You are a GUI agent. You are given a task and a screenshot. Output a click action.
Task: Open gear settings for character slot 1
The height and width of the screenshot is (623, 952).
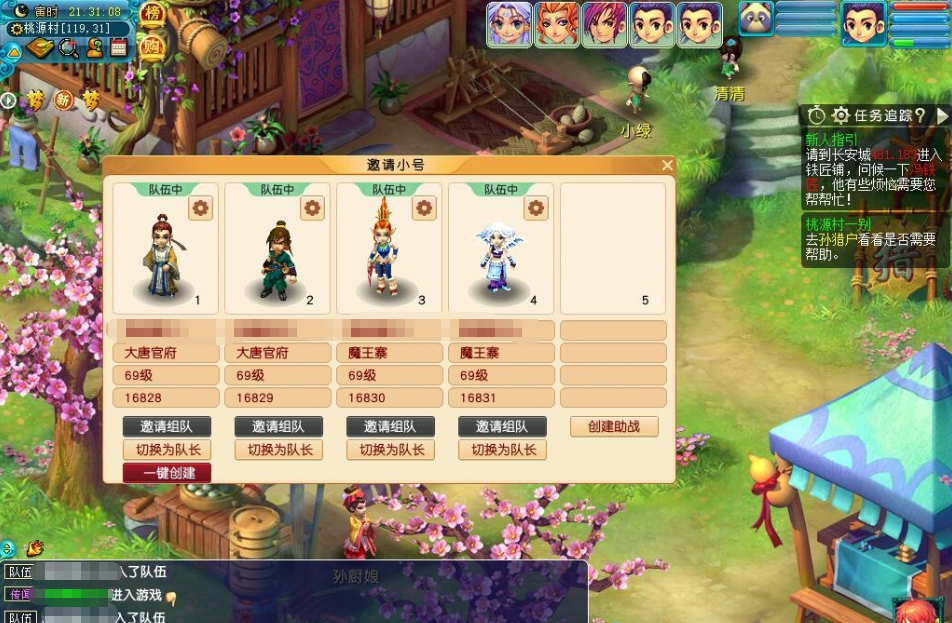(x=201, y=207)
